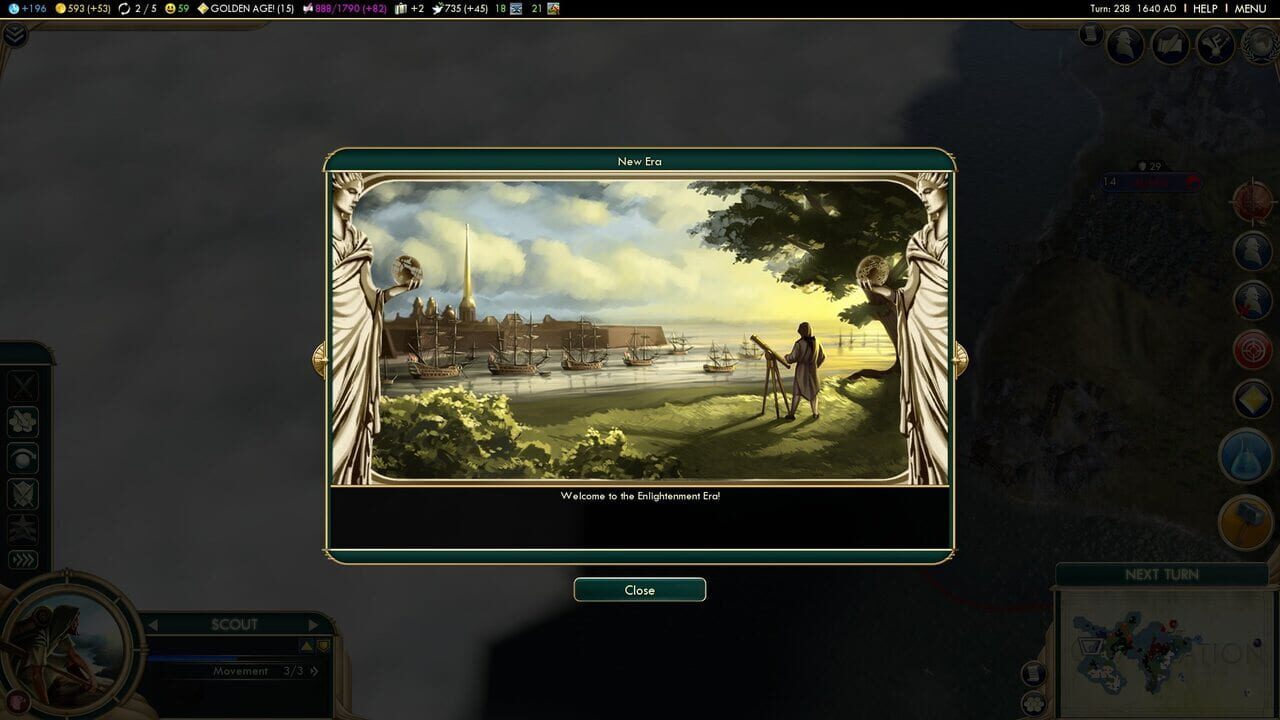
Task: Put the Scout to sleep
Action: tap(23, 458)
